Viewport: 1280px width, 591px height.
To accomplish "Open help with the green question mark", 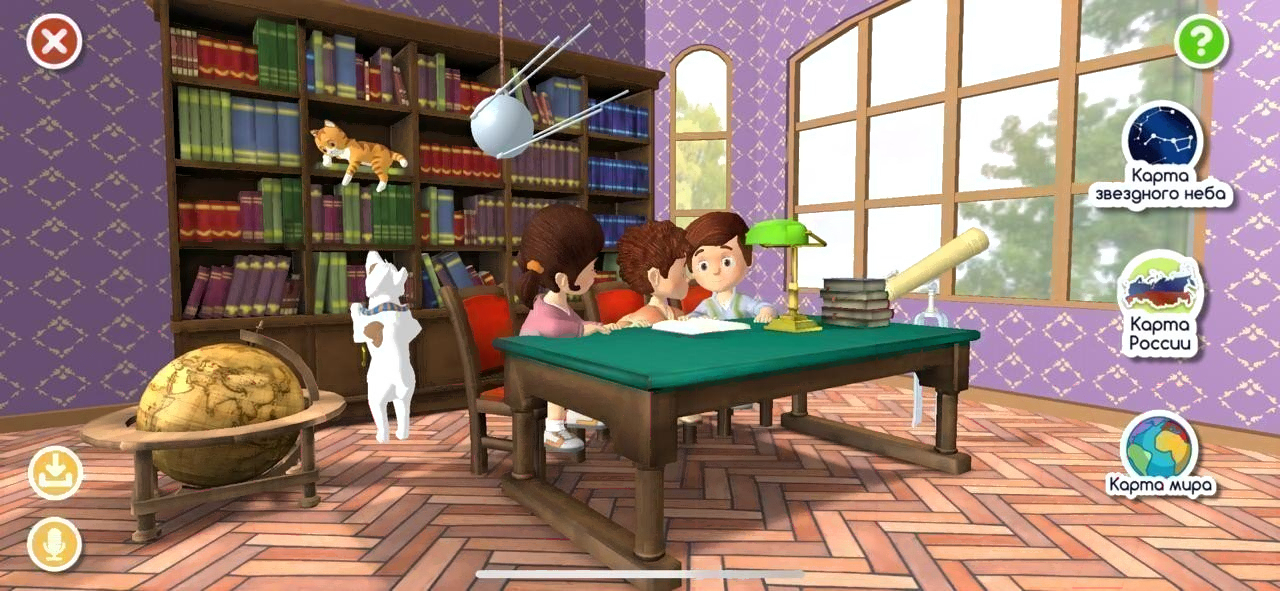I will pos(1201,42).
